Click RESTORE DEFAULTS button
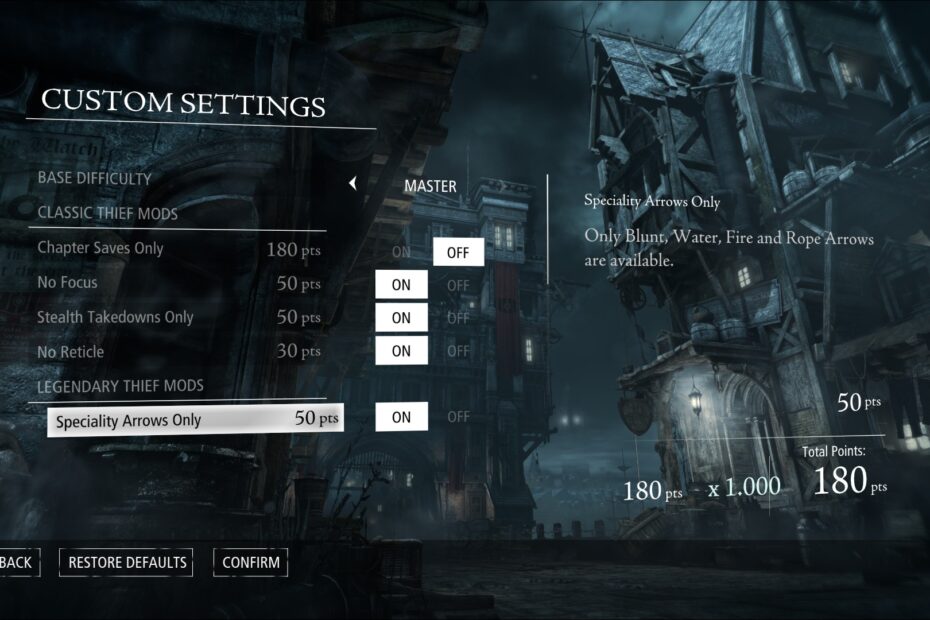The width and height of the screenshot is (930, 620). (127, 562)
